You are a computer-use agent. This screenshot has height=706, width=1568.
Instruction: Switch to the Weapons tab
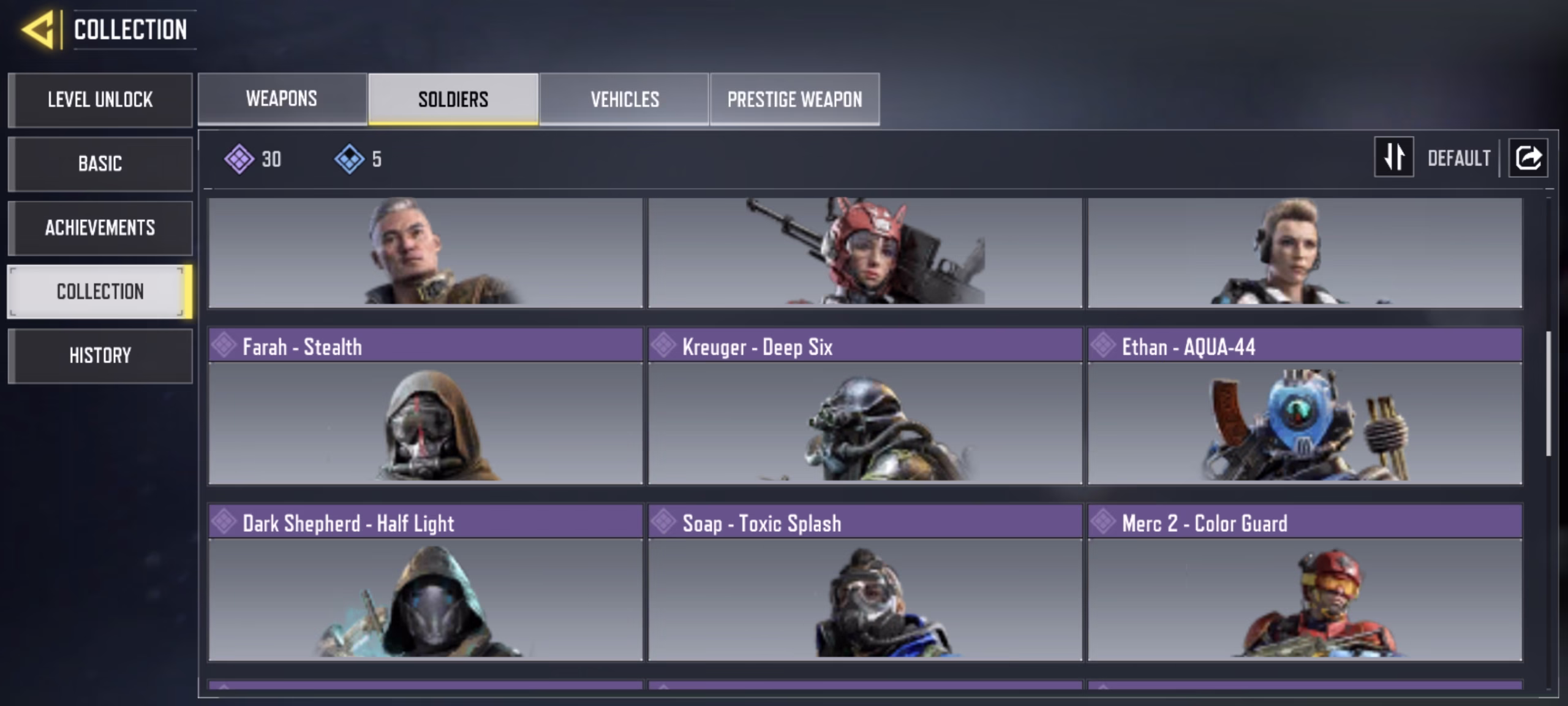click(x=282, y=99)
